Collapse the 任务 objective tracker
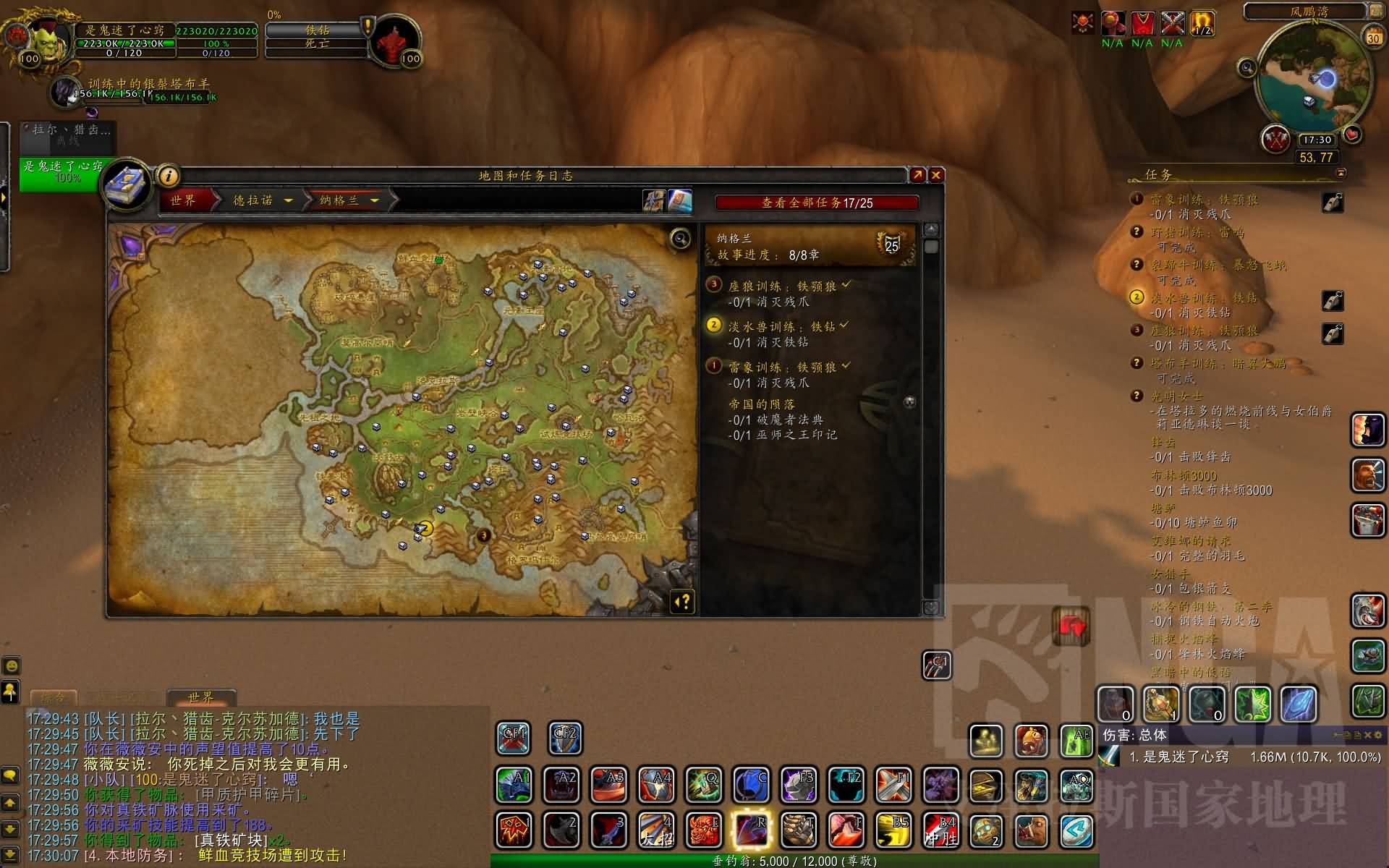This screenshot has height=868, width=1389. coord(1341,174)
